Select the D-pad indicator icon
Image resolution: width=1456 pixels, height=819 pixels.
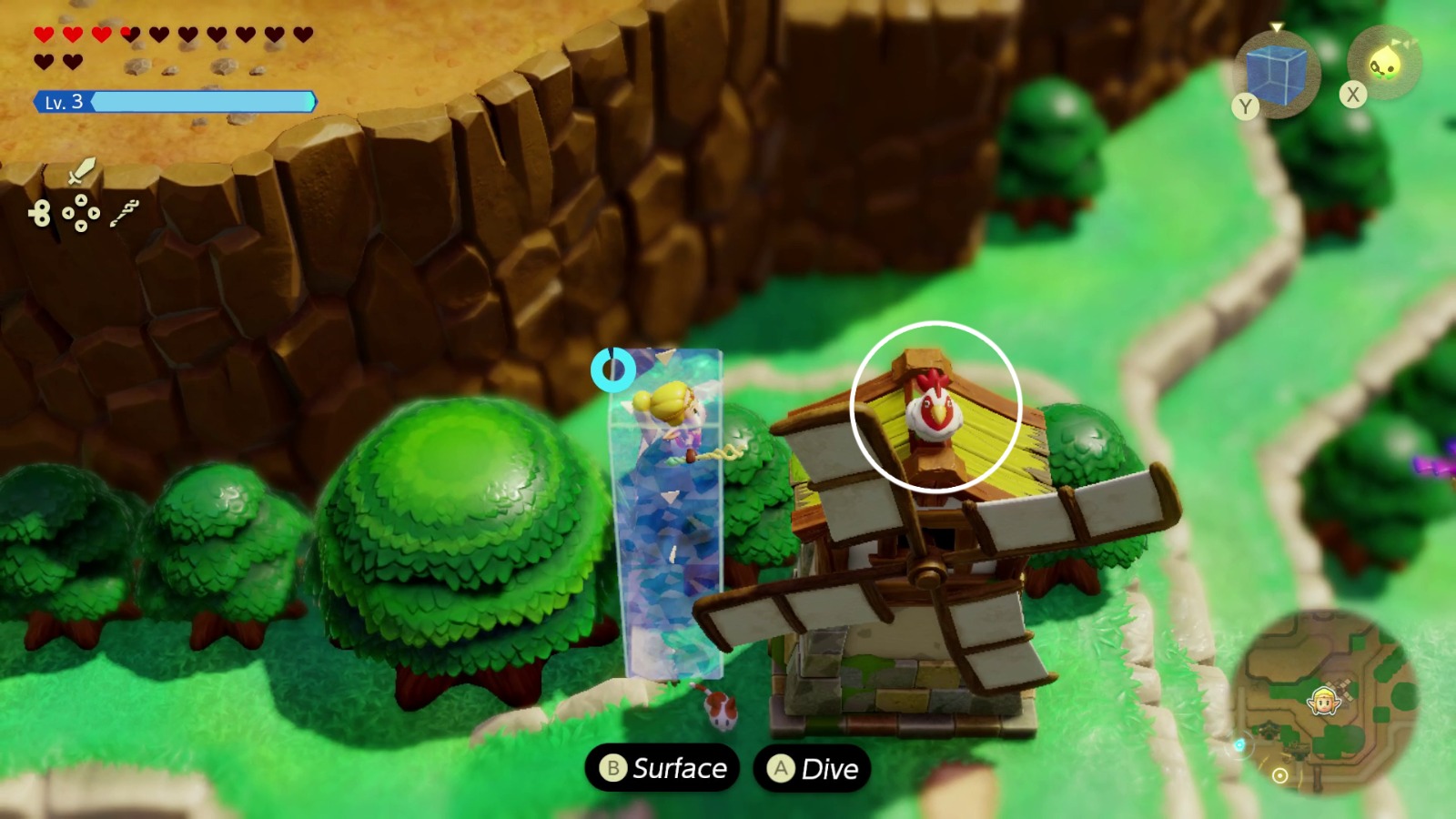pyautogui.click(x=81, y=212)
